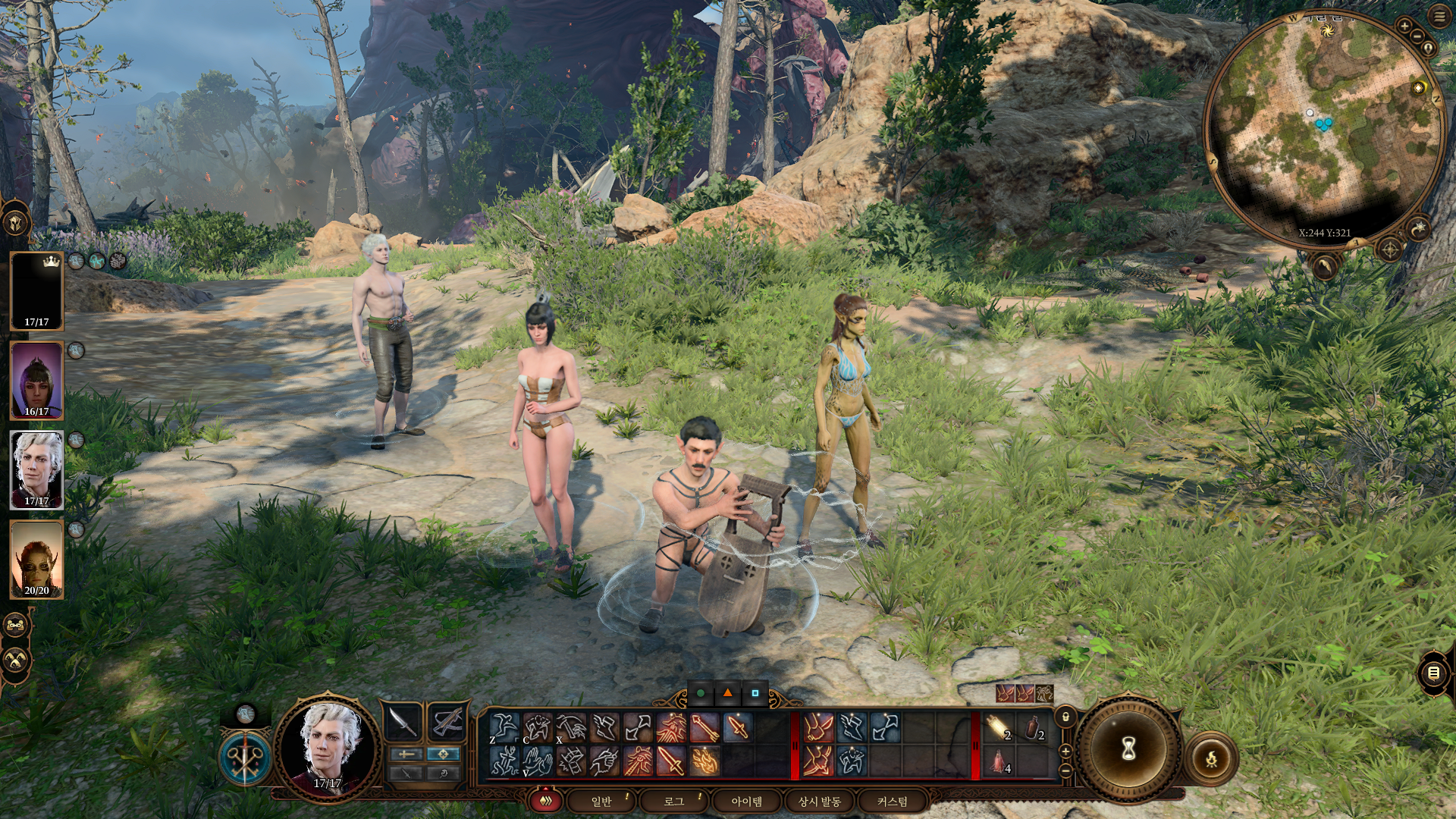Switch to the 일반 hotbar tab

coord(601,801)
